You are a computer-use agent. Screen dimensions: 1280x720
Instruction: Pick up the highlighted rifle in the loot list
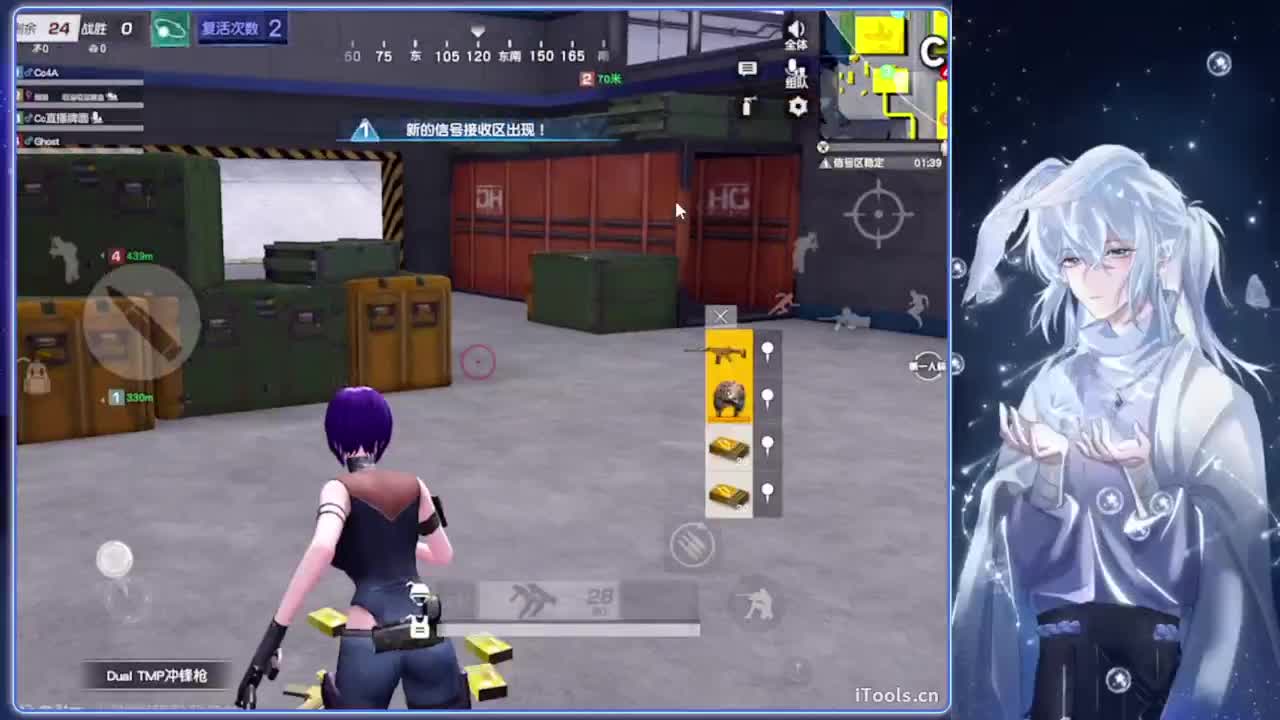point(728,351)
